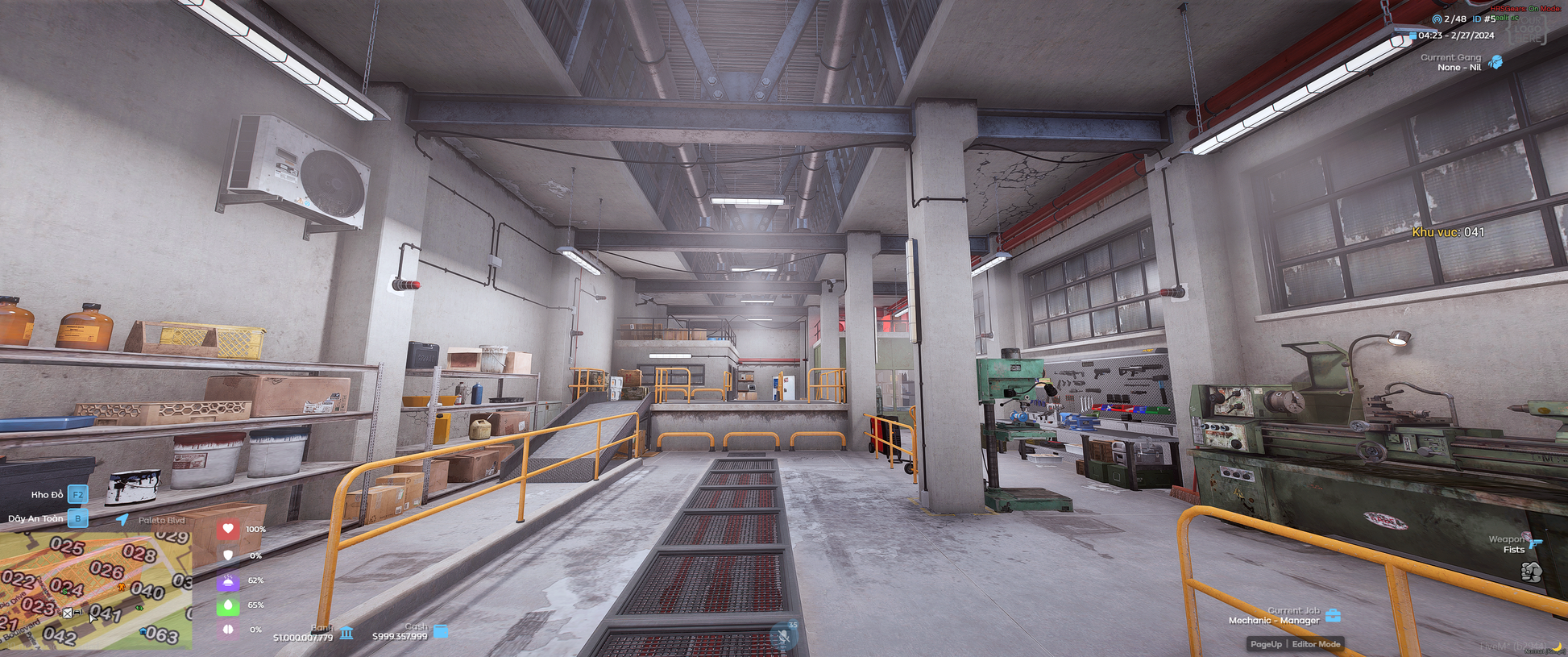The image size is (1568, 657).
Task: Select the Current Job briefcase icon
Action: click(x=1334, y=616)
